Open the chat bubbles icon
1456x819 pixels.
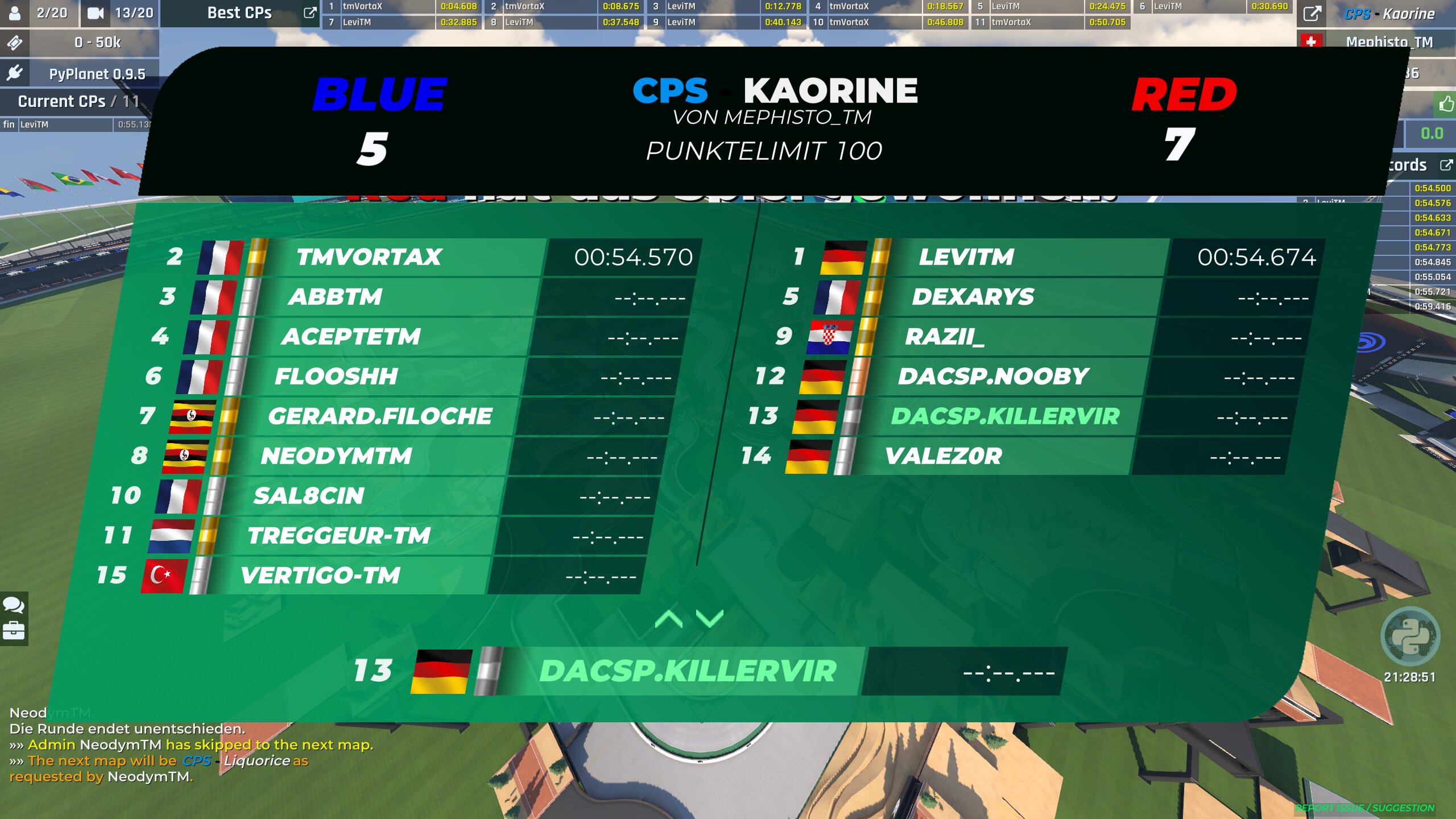pyautogui.click(x=14, y=605)
